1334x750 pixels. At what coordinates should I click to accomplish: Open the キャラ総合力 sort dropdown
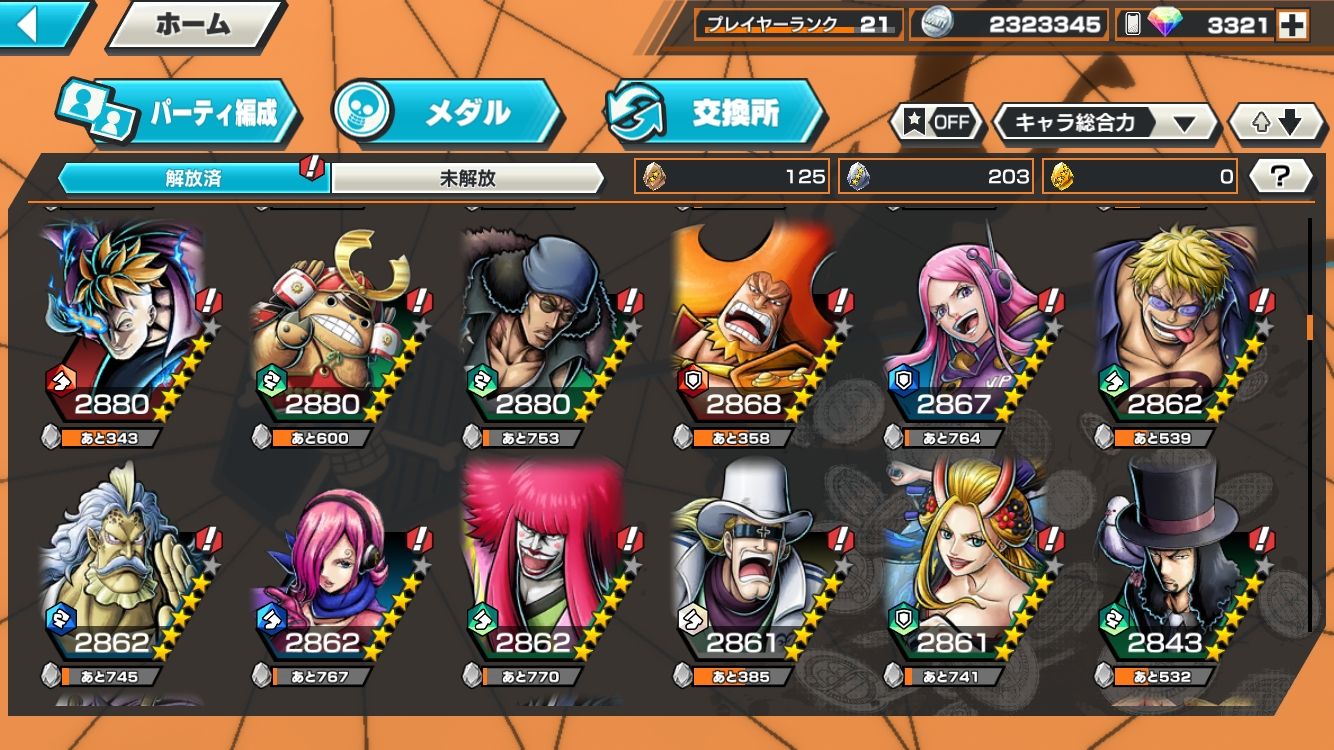1105,123
